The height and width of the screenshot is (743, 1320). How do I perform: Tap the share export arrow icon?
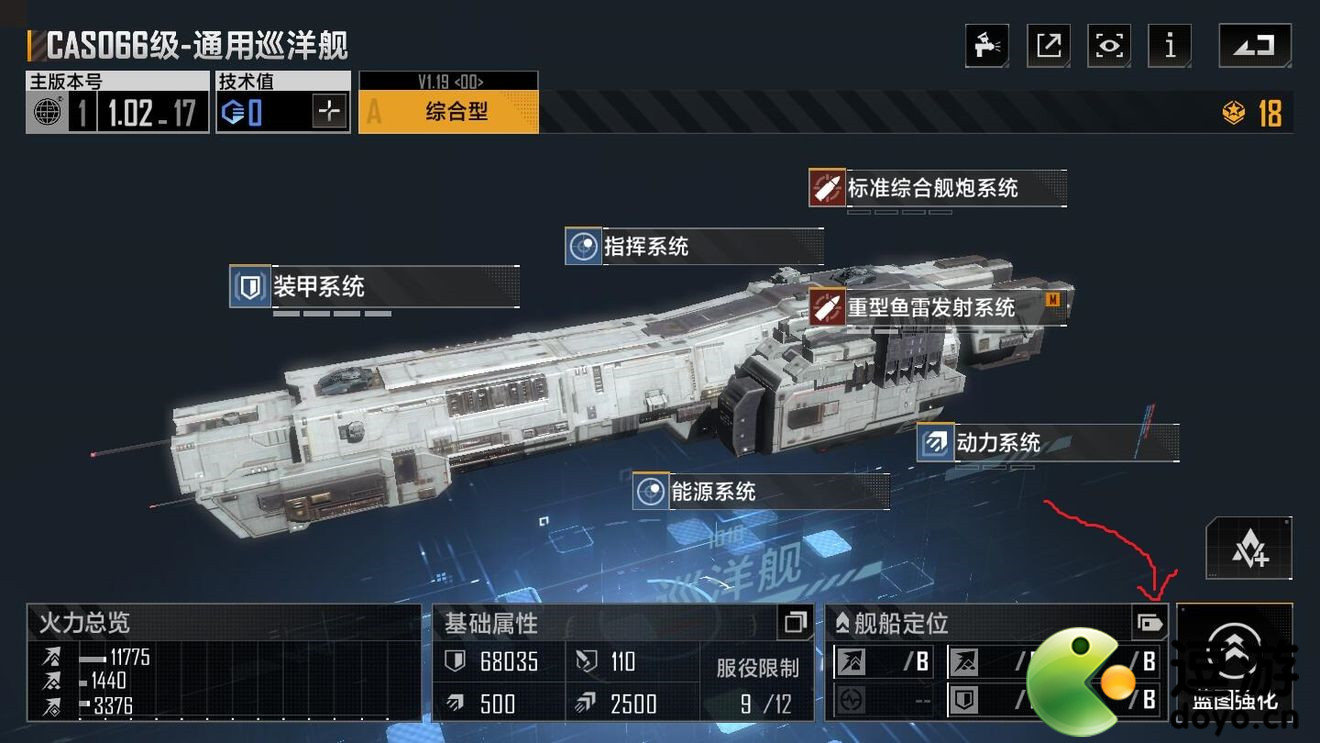[1048, 46]
